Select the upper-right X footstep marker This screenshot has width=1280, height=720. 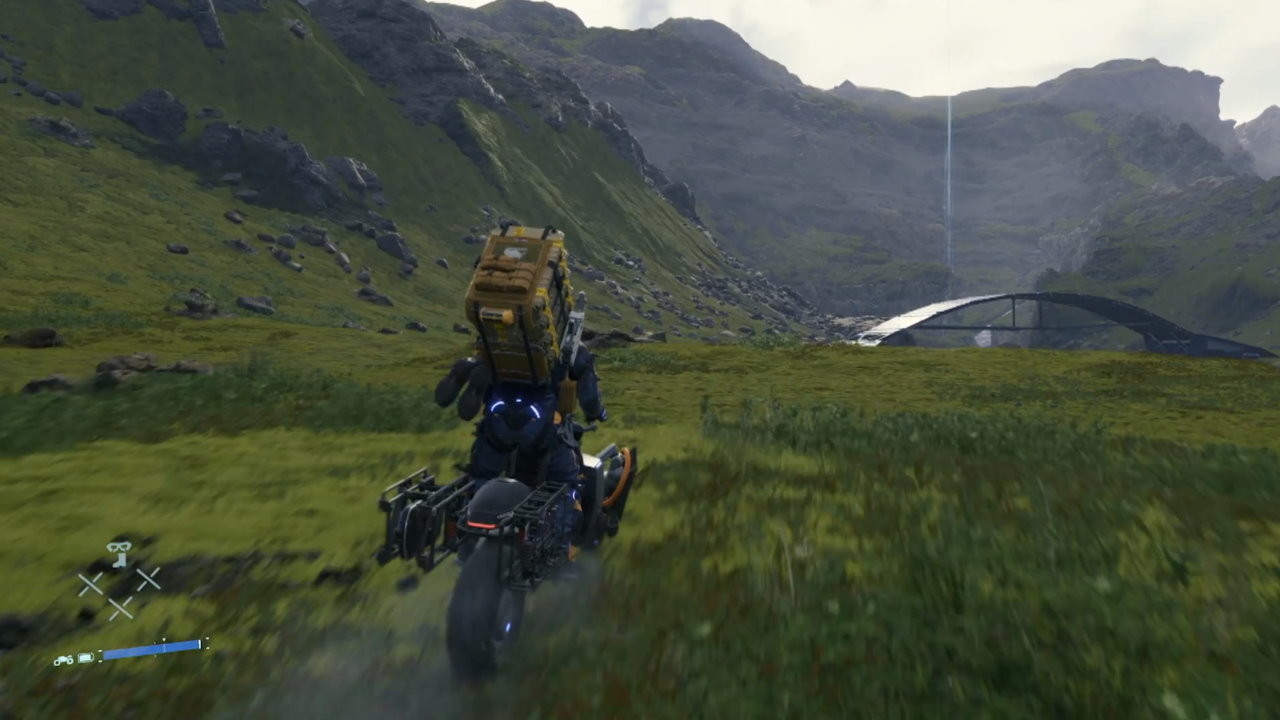click(150, 579)
